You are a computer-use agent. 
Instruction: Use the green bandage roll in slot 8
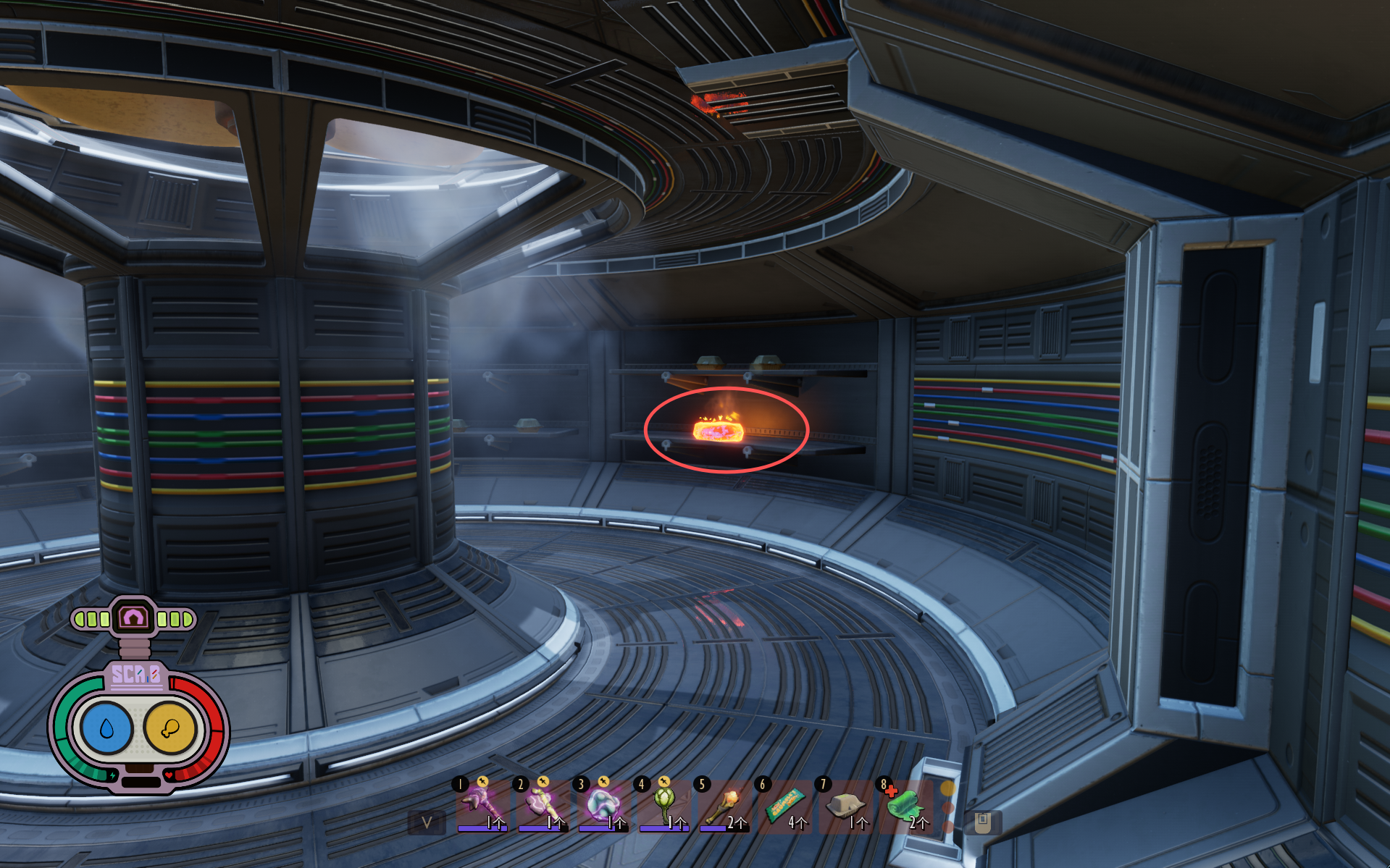click(904, 804)
